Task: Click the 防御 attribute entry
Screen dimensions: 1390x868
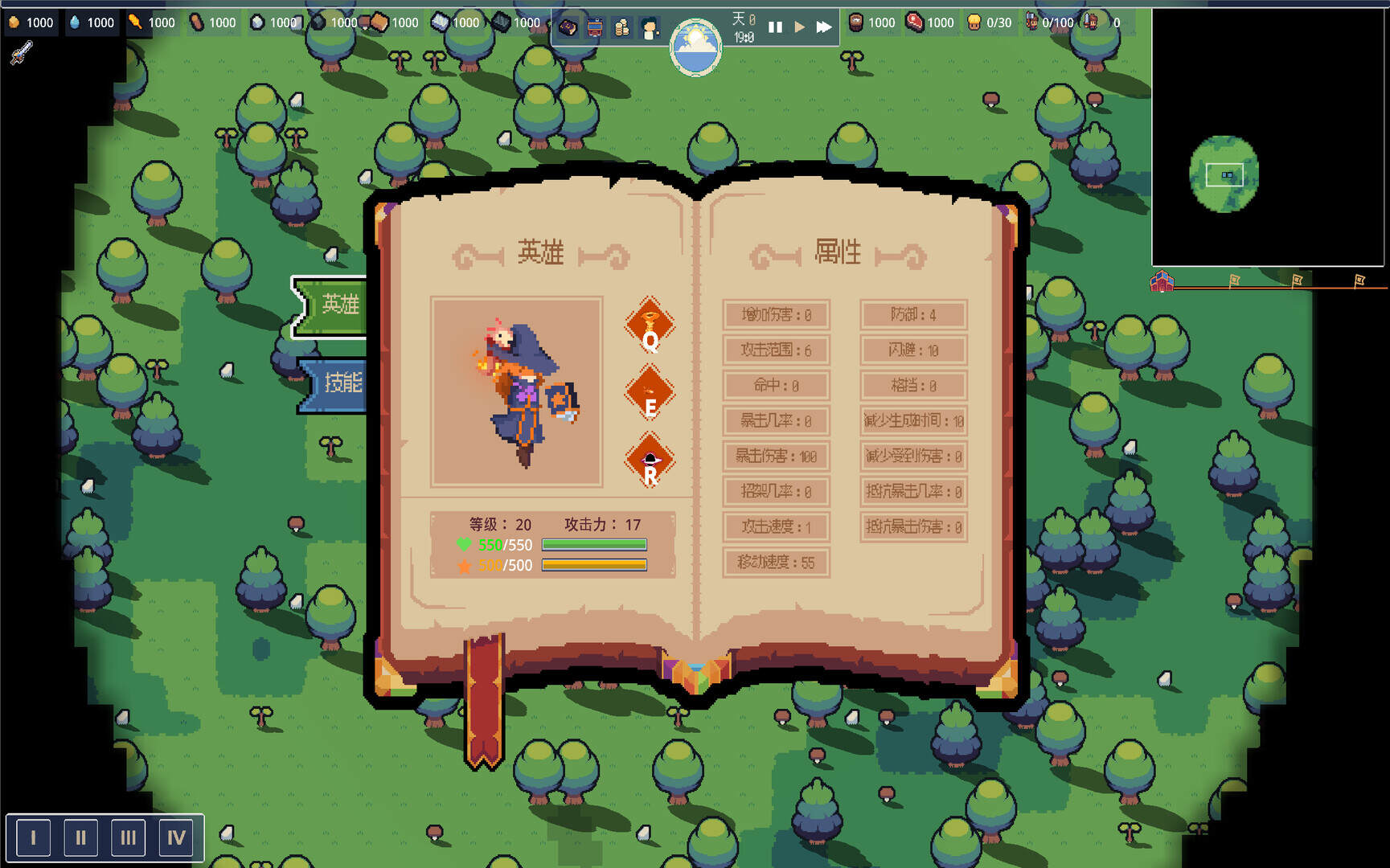Action: [912, 315]
